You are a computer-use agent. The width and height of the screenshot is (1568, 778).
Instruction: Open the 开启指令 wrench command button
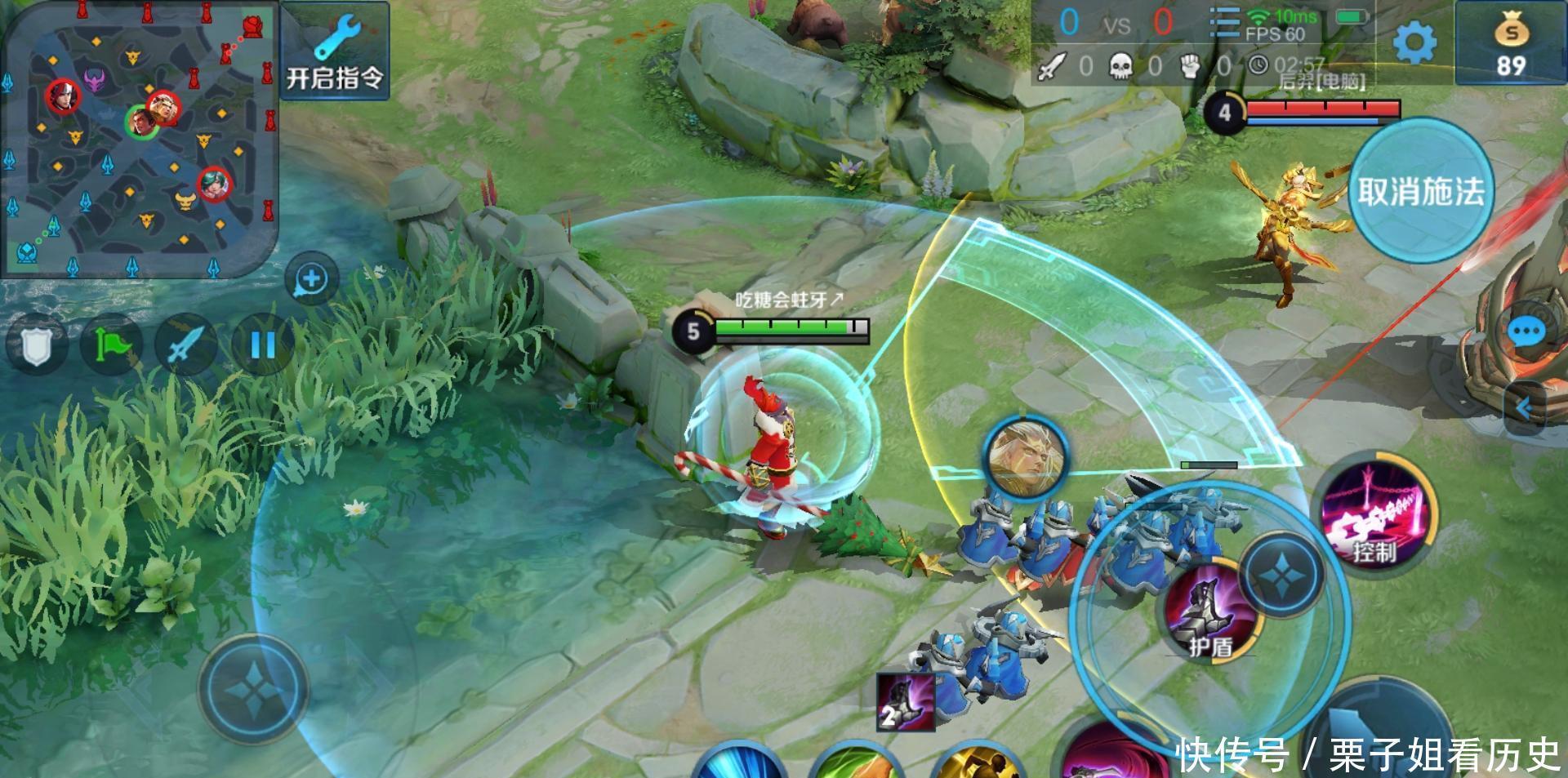pos(334,51)
